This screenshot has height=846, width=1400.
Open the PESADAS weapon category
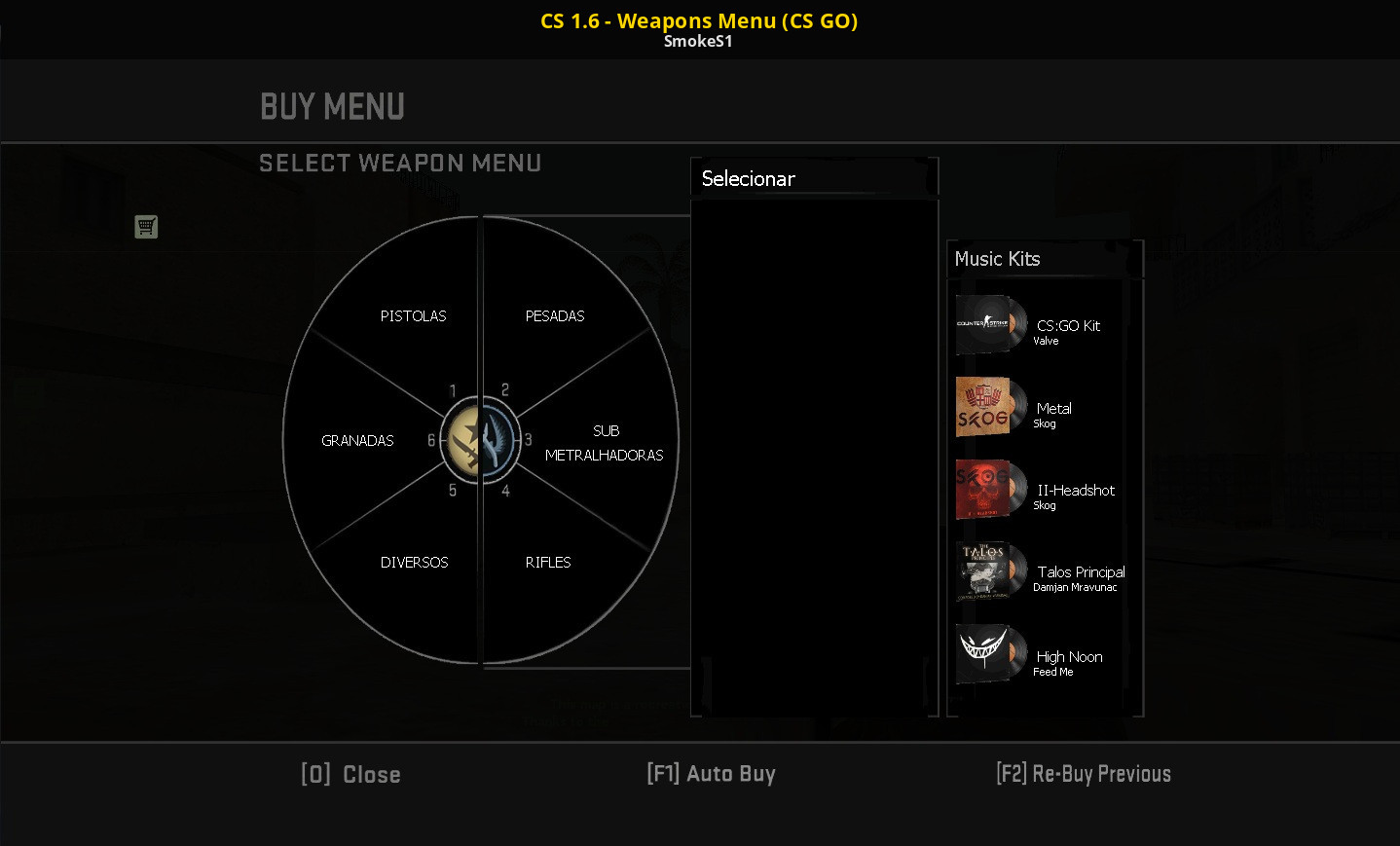[x=554, y=315]
